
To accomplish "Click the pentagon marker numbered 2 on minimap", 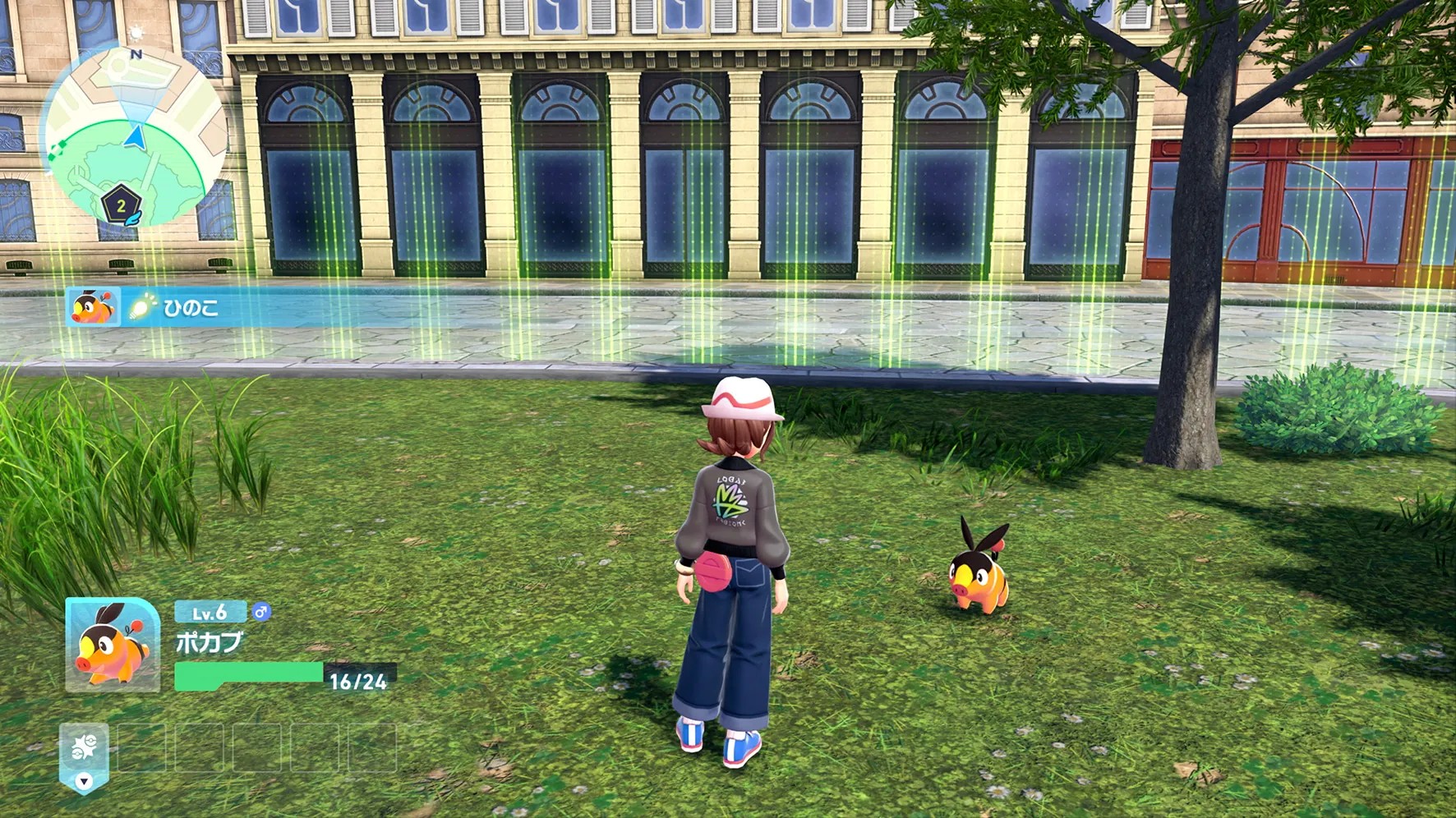I will click(121, 205).
